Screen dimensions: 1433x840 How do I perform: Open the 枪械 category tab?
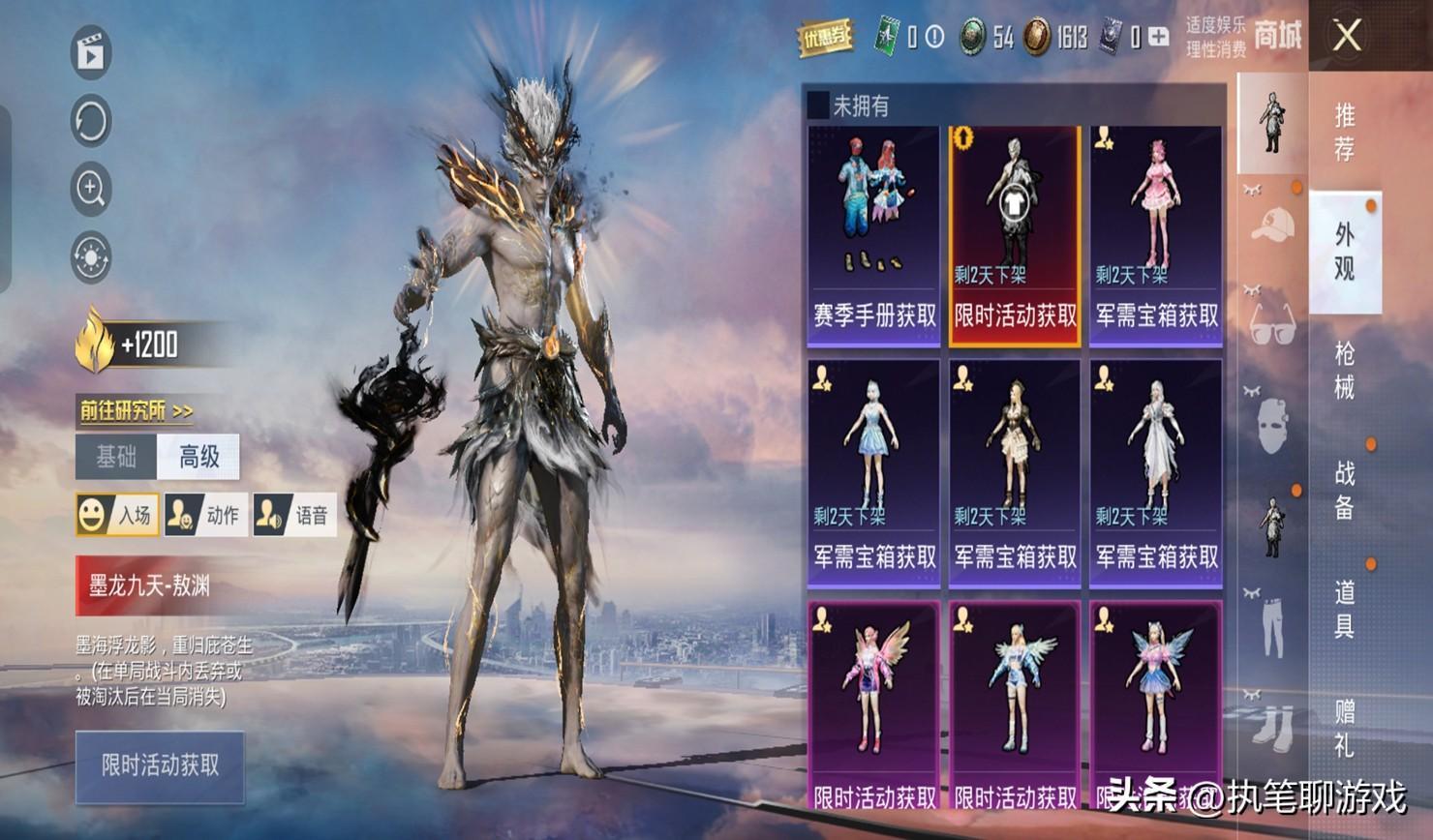point(1345,370)
